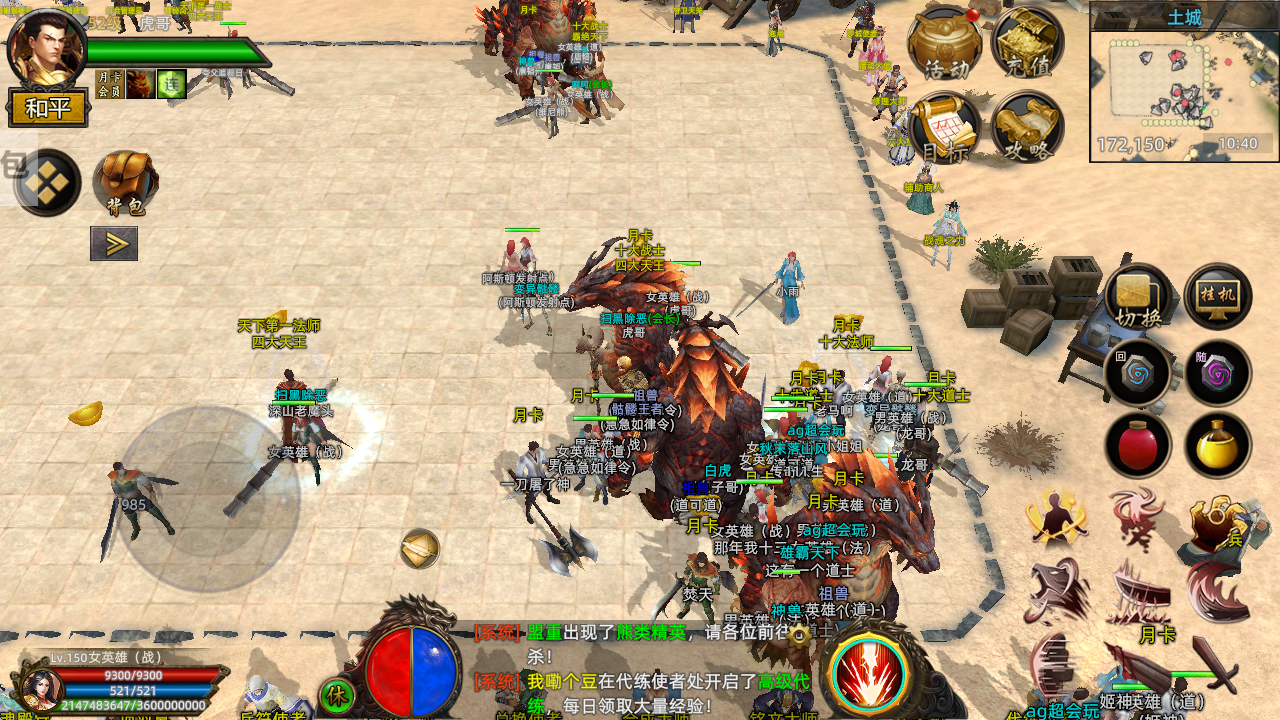Use the purple swirl 随 random teleport stone
Image resolution: width=1280 pixels, height=720 pixels.
[1218, 373]
